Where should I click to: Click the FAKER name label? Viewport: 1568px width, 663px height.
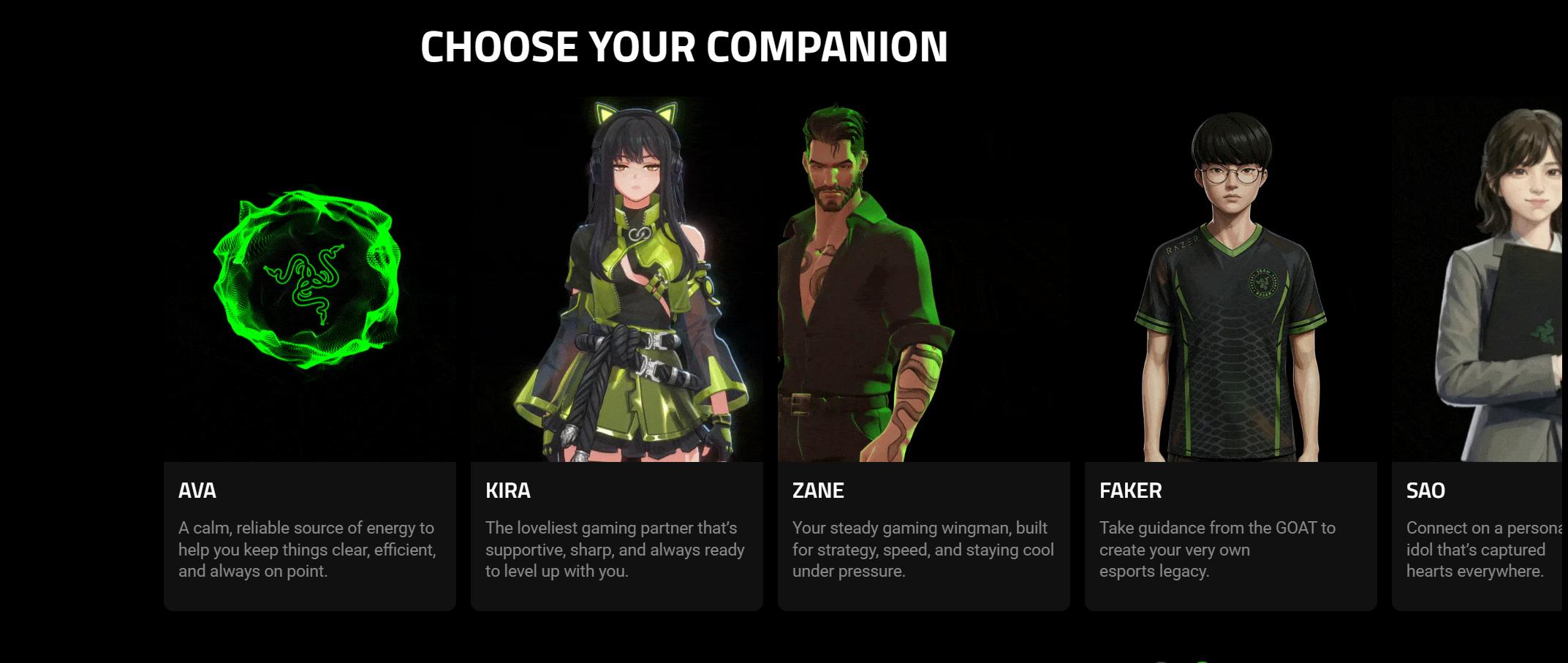click(1129, 492)
